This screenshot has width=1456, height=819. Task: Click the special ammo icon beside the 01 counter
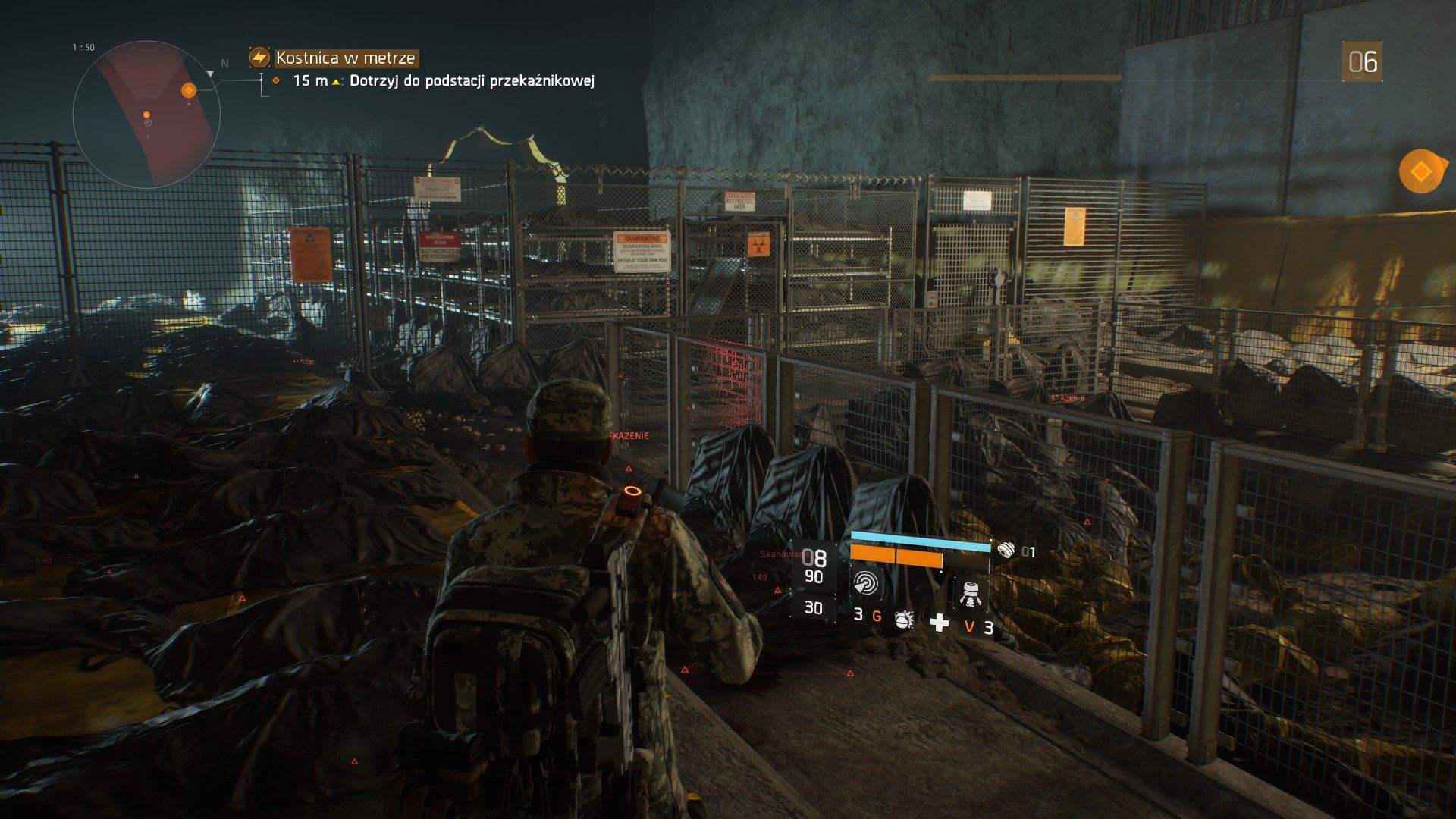tap(1008, 549)
